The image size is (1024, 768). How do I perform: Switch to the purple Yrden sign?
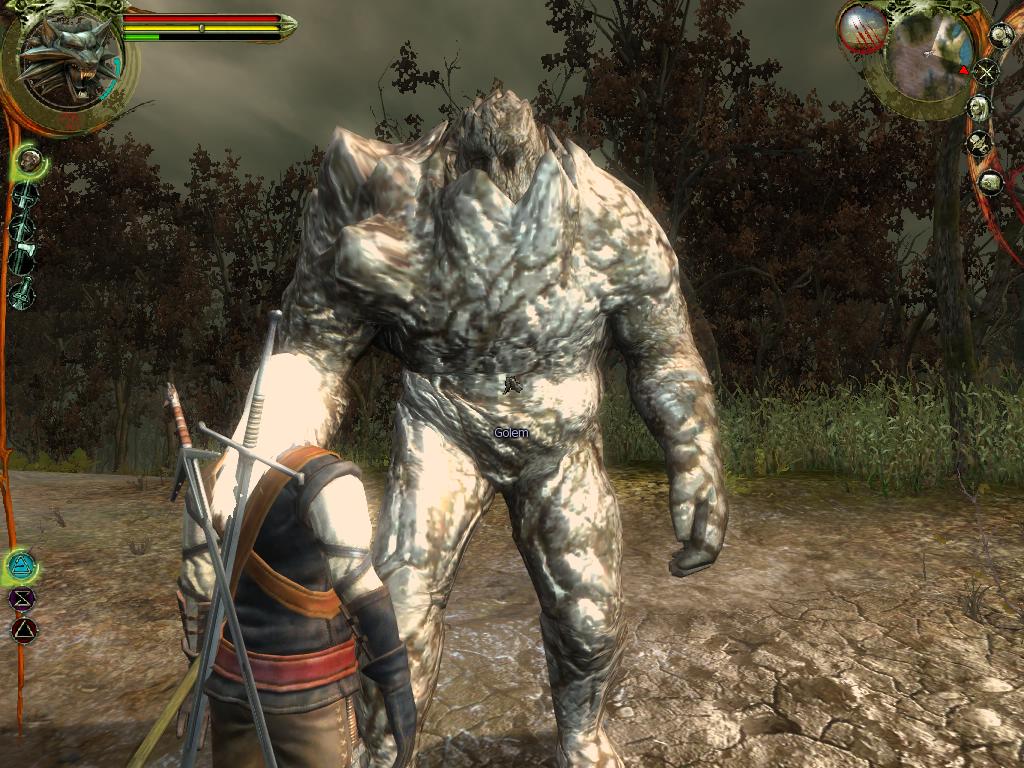(21, 599)
